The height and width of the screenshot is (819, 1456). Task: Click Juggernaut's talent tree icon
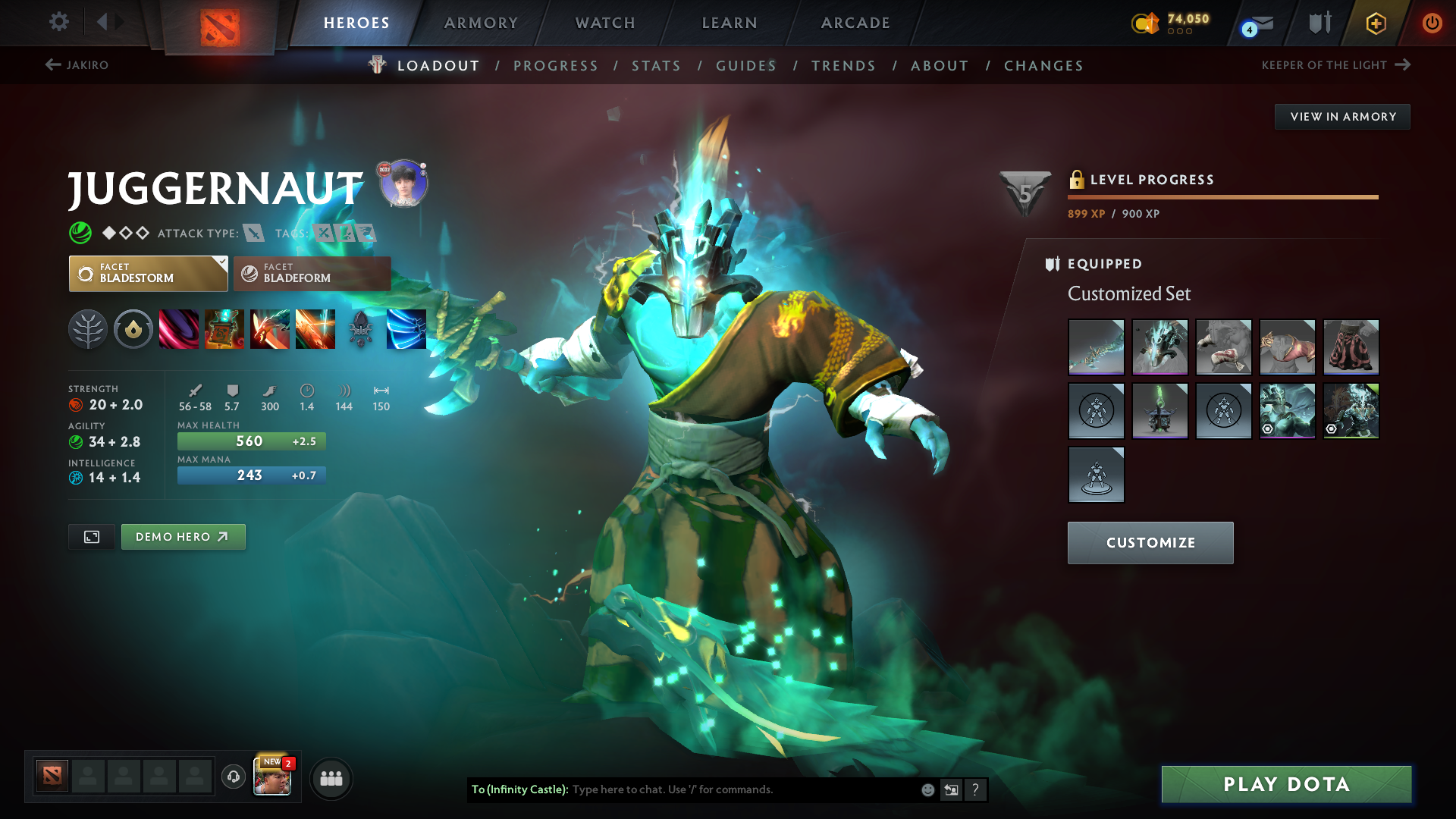(x=89, y=329)
